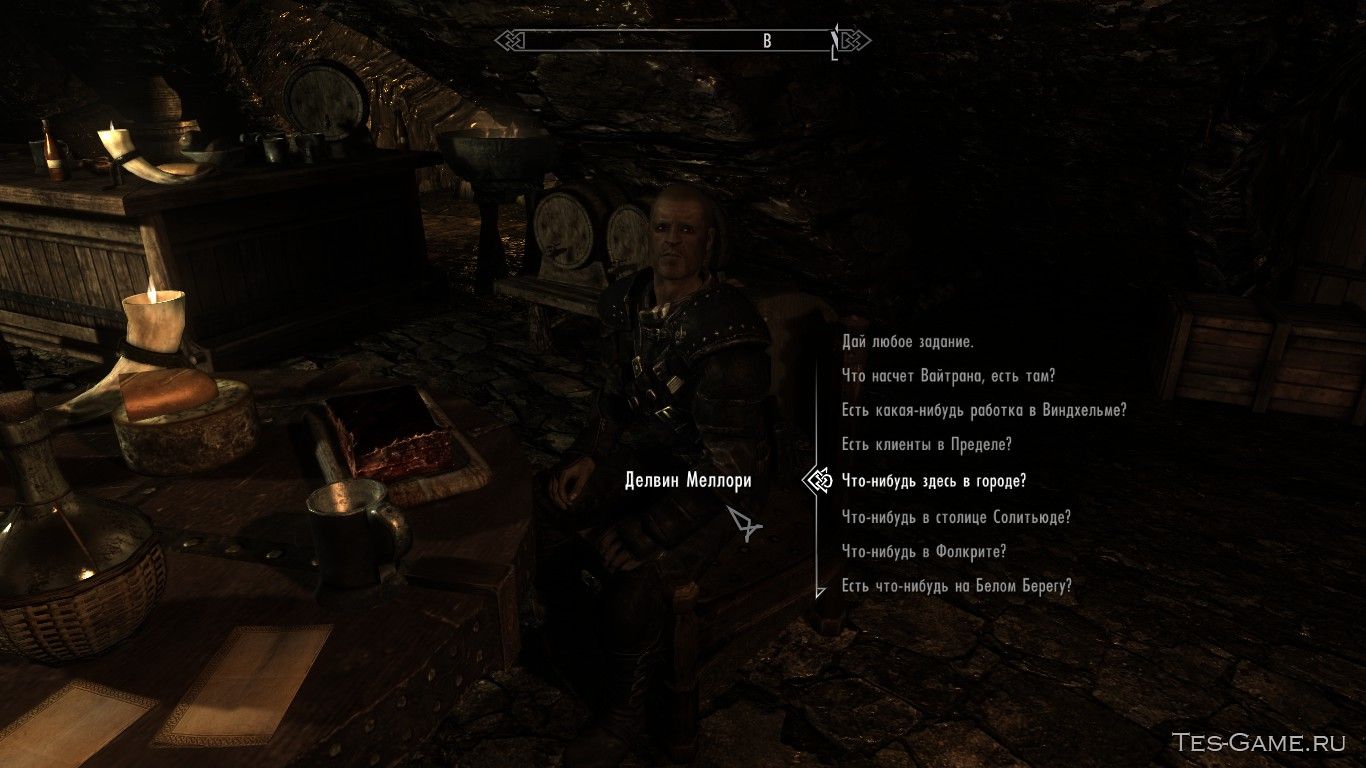Click the right knotwork ornament on the compass
The image size is (1366, 768).
856,41
